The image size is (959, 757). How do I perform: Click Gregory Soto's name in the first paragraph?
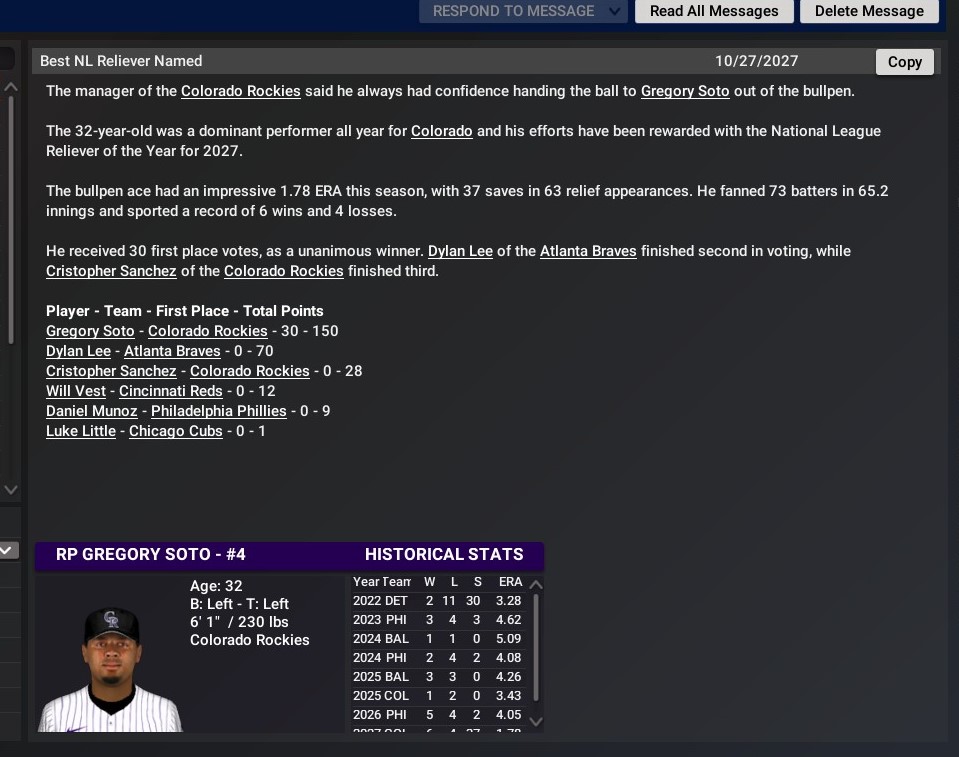click(685, 91)
